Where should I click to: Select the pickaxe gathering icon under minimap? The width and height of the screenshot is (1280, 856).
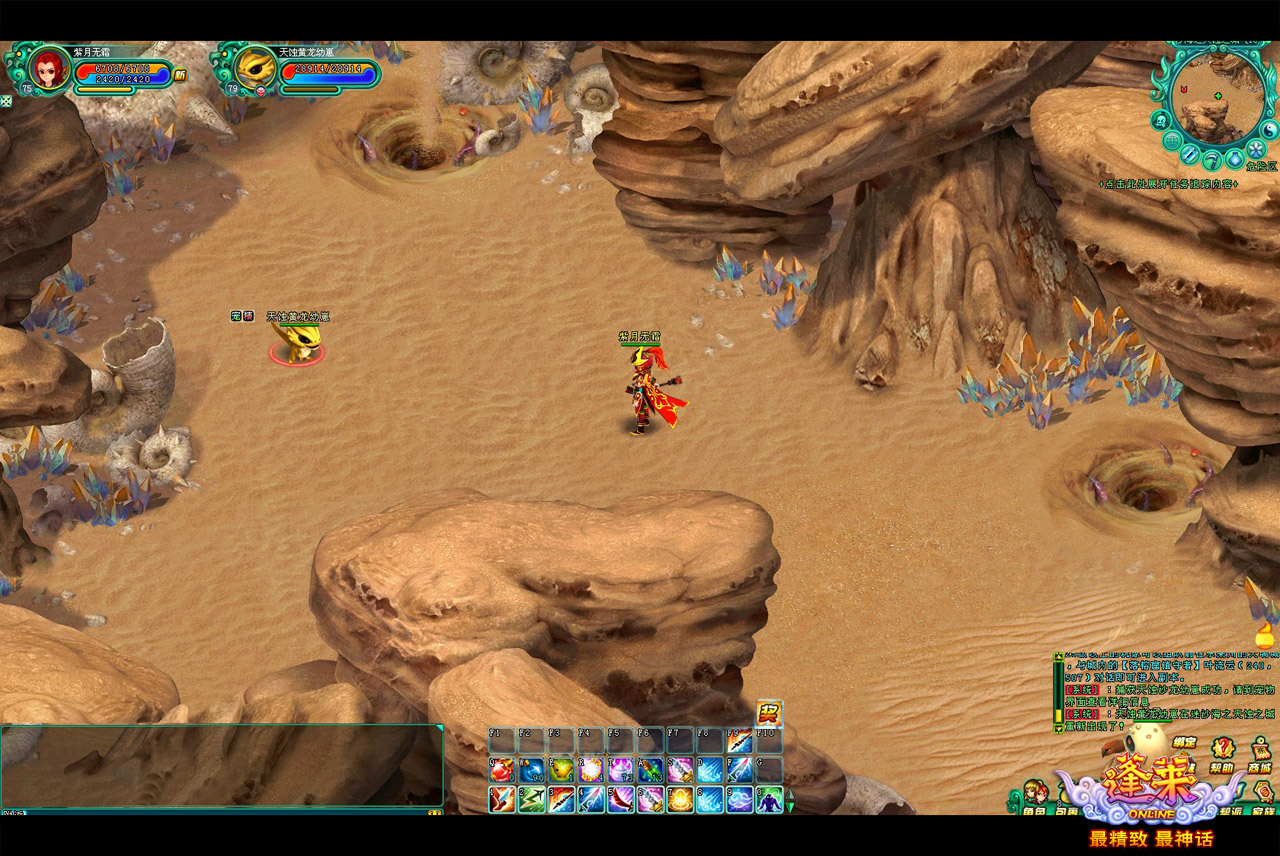point(1212,158)
